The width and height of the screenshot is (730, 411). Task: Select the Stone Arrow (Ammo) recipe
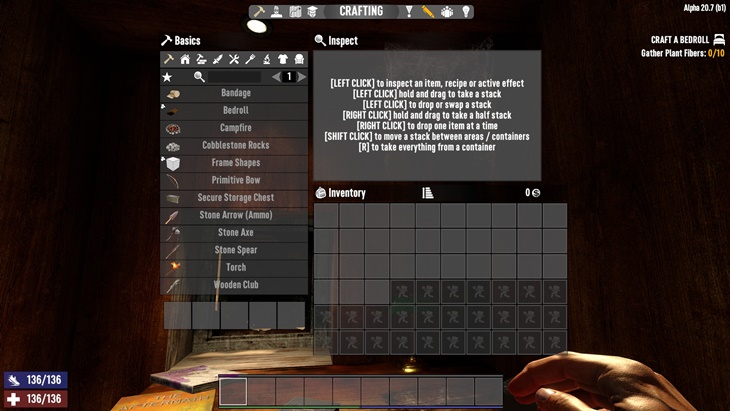[x=235, y=215]
